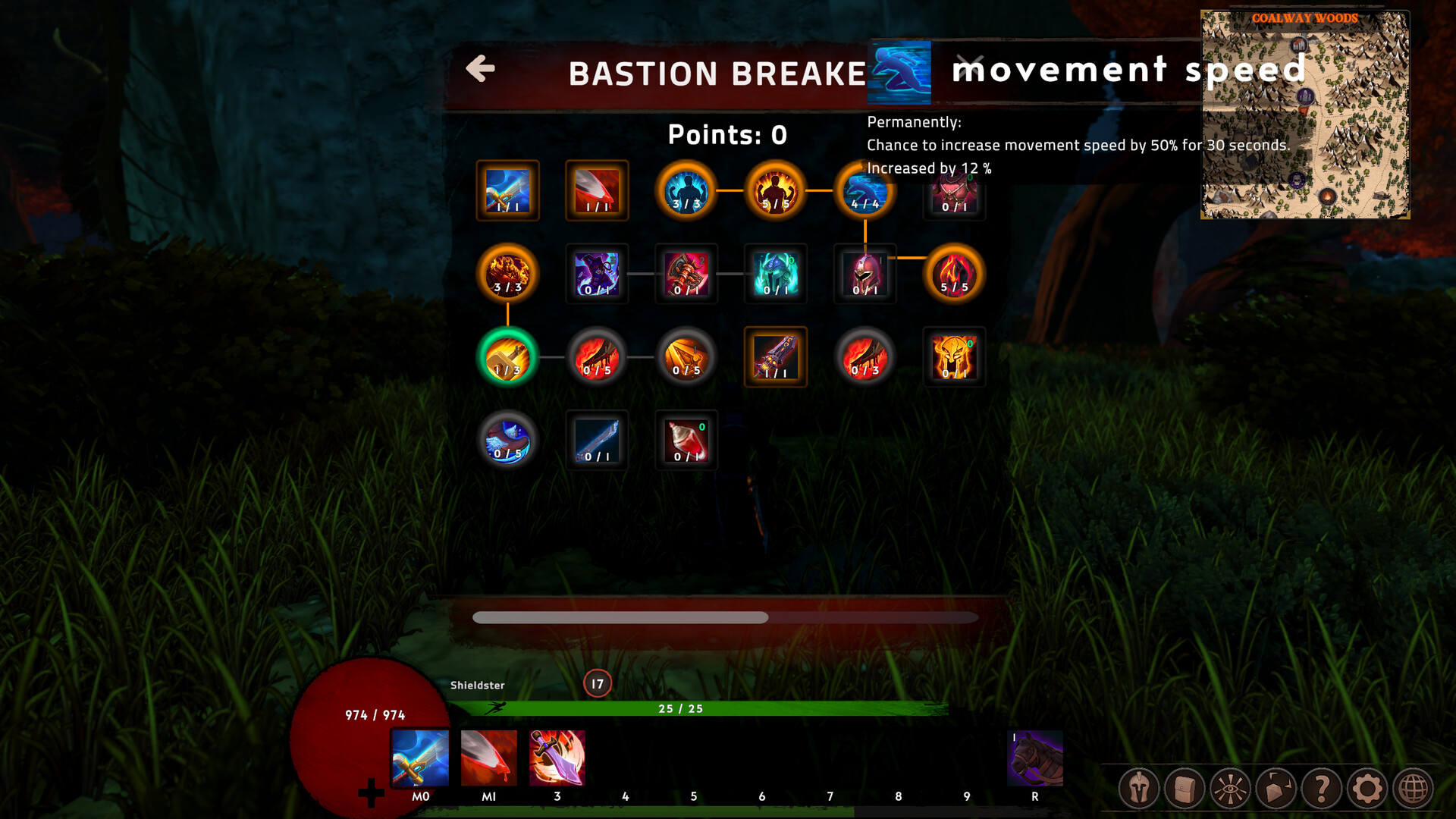Select the maxed 5/5 flame skill
This screenshot has width=1456, height=819.
pyautogui.click(x=954, y=275)
